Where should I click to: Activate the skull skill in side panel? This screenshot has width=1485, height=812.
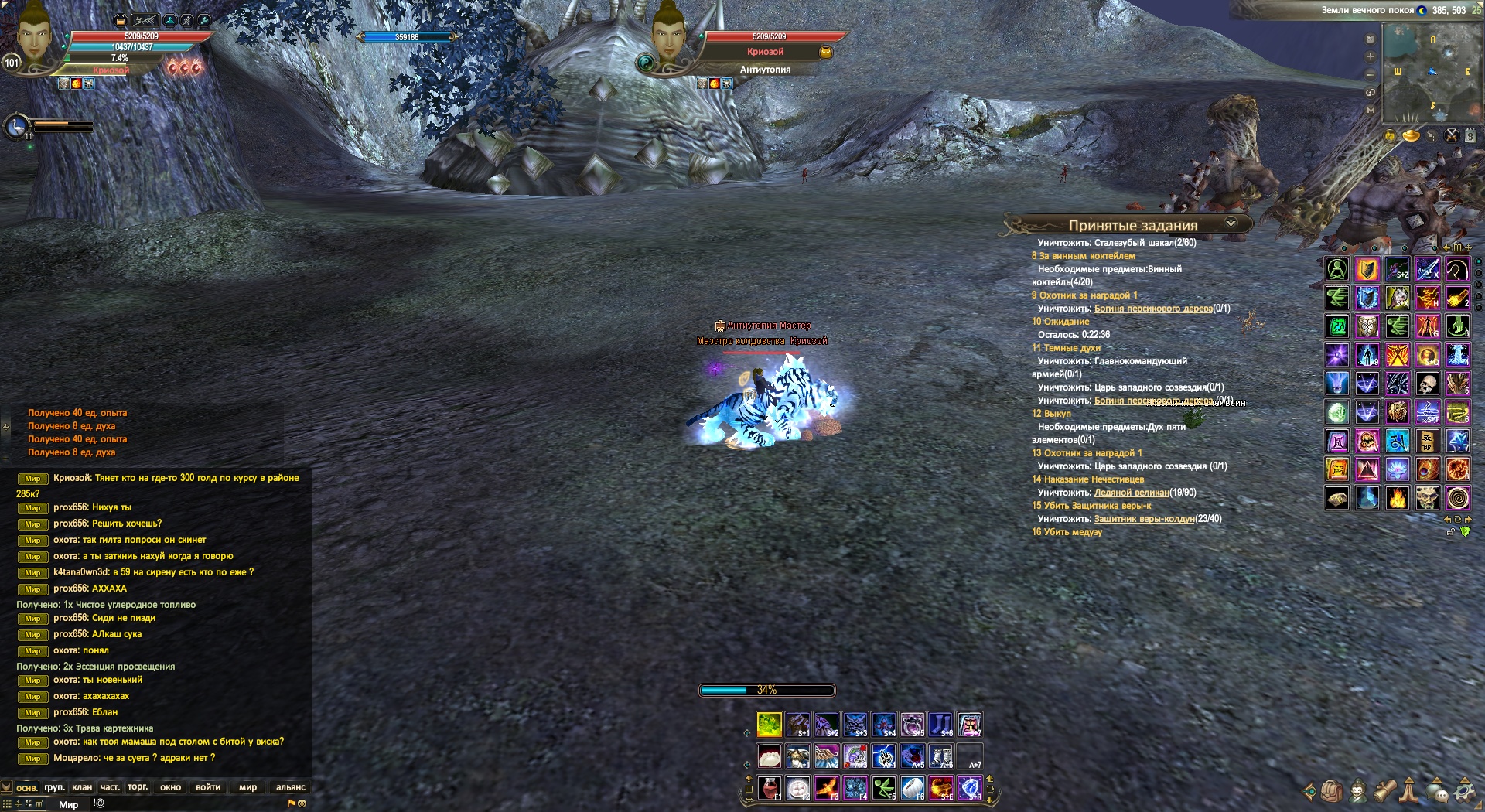click(x=1427, y=384)
